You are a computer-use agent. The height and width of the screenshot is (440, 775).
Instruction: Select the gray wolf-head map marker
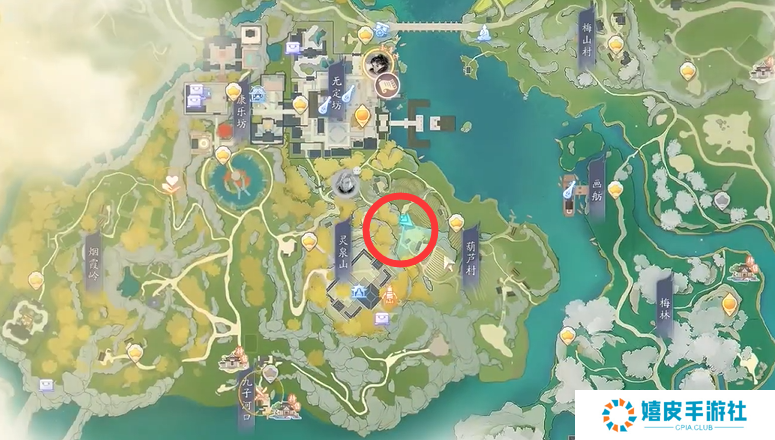346,183
